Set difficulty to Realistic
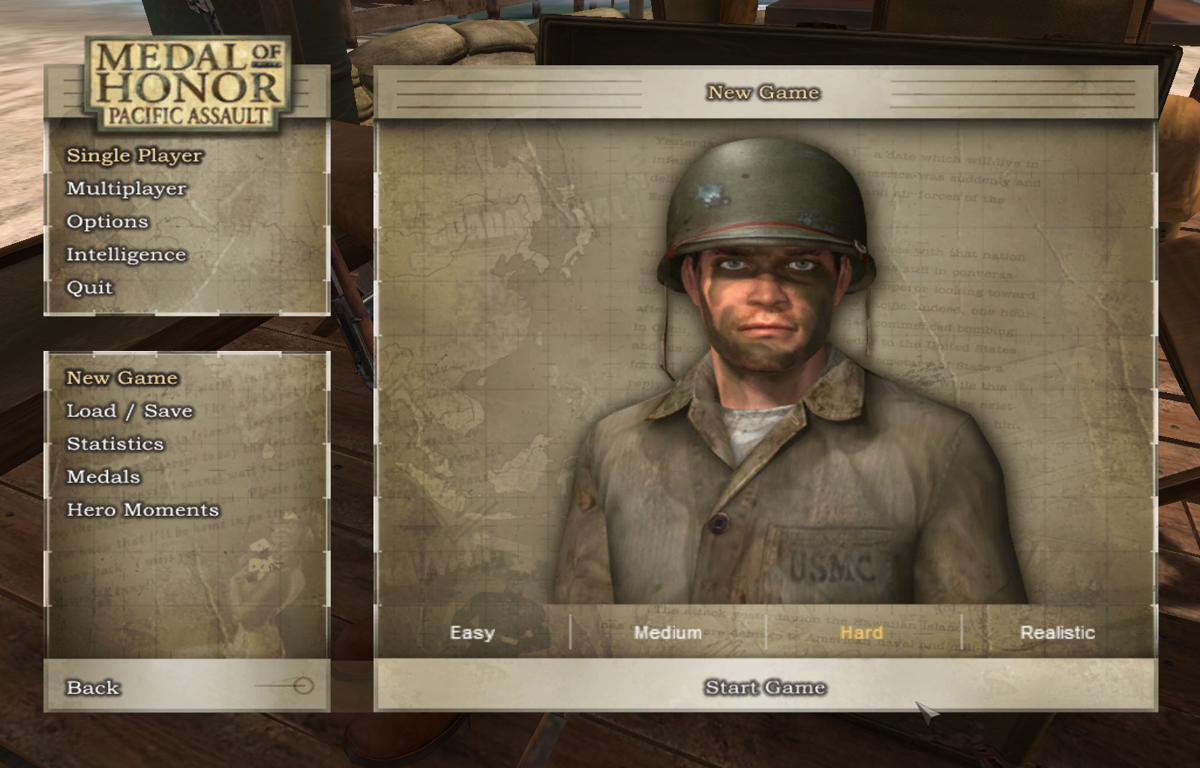 1057,633
